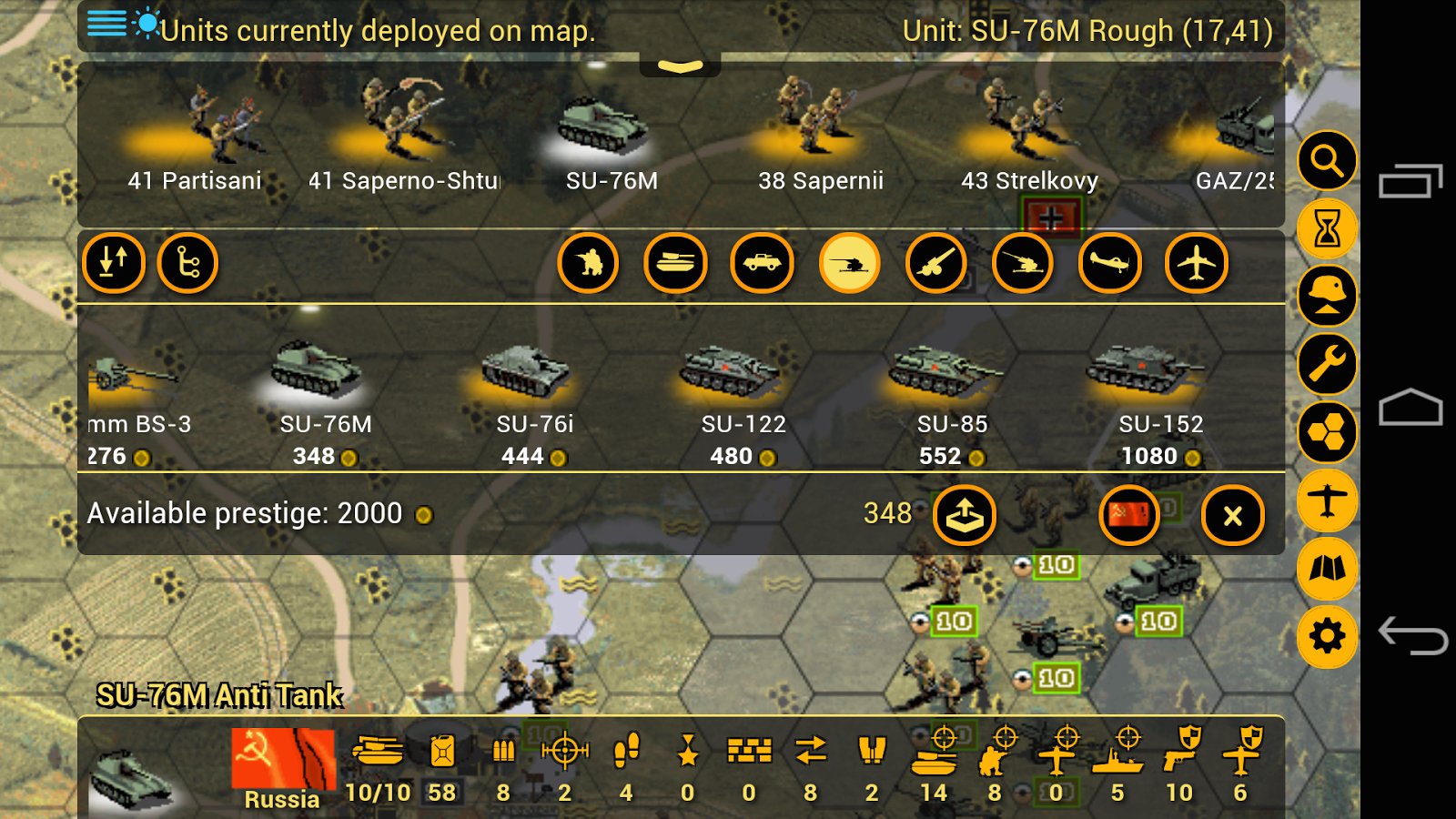The height and width of the screenshot is (819, 1456).
Task: End turn with the hourglass icon
Action: [x=1327, y=228]
